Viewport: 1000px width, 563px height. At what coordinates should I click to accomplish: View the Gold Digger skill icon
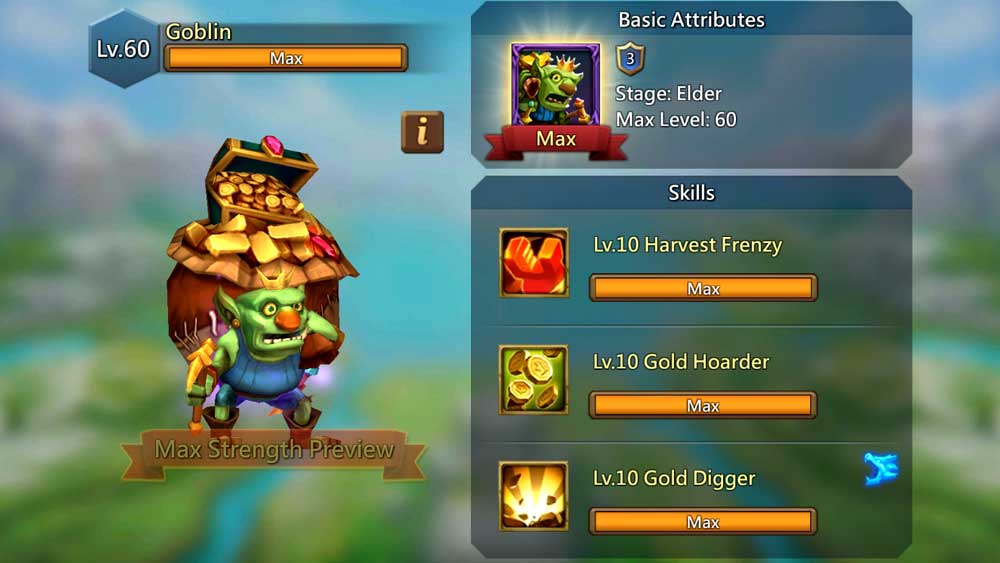[534, 496]
